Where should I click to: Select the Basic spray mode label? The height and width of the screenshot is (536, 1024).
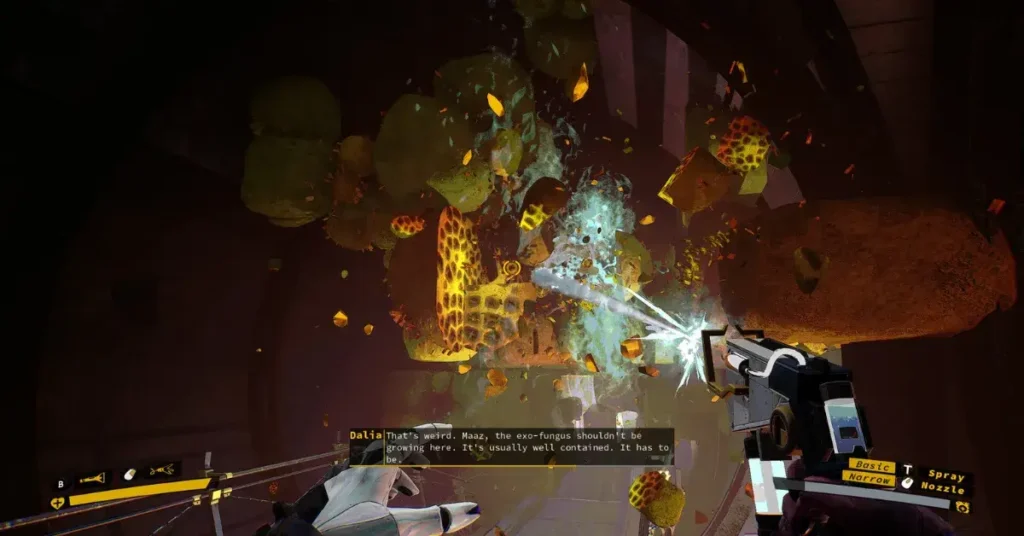point(871,466)
